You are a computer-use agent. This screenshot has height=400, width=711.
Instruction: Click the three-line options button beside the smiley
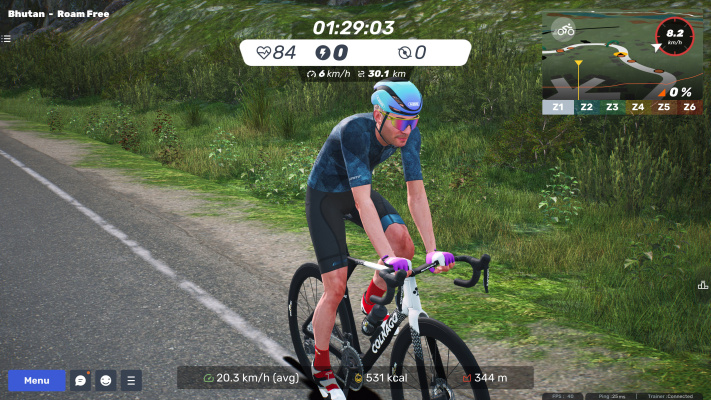tap(131, 380)
